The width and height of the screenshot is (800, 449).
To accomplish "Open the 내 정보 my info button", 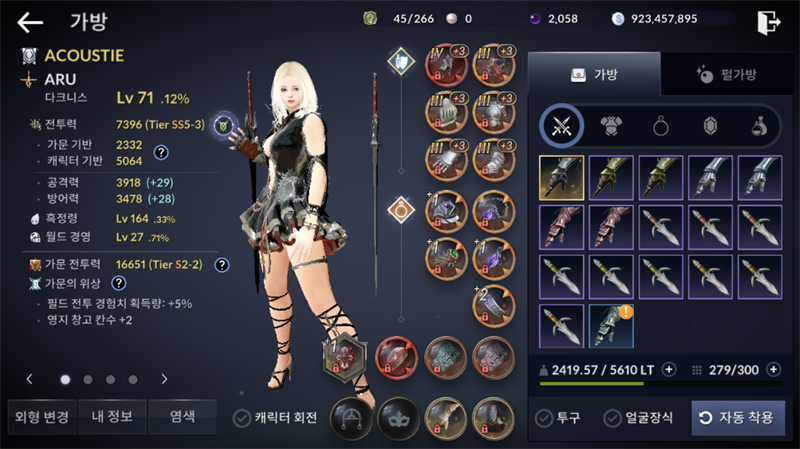I will pyautogui.click(x=111, y=416).
